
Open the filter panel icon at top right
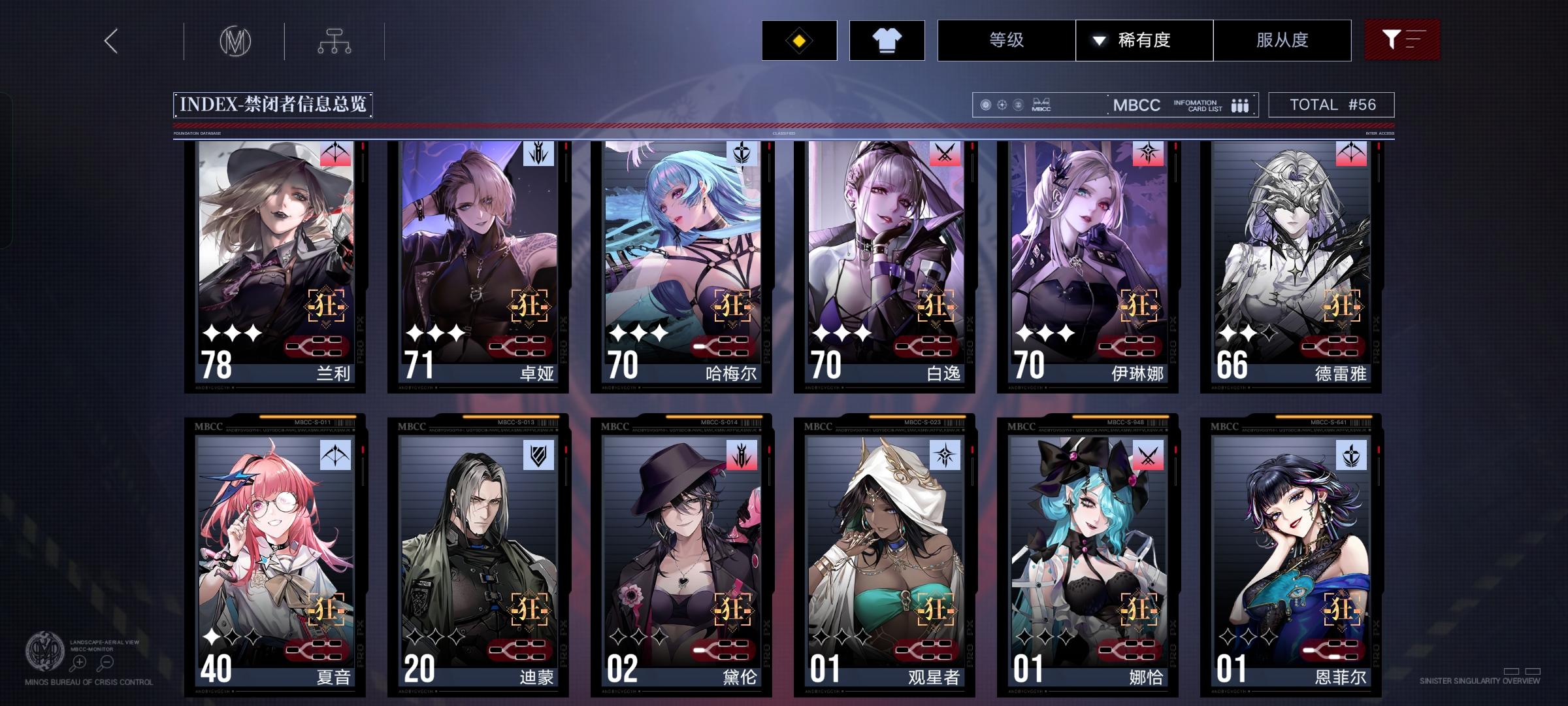pos(1402,40)
